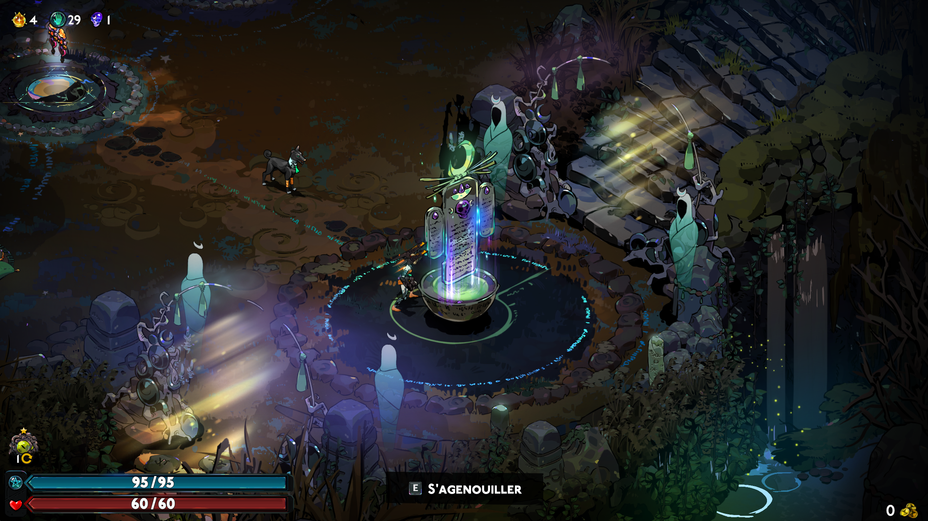Click the red heart health icon
The height and width of the screenshot is (521, 928).
17,503
